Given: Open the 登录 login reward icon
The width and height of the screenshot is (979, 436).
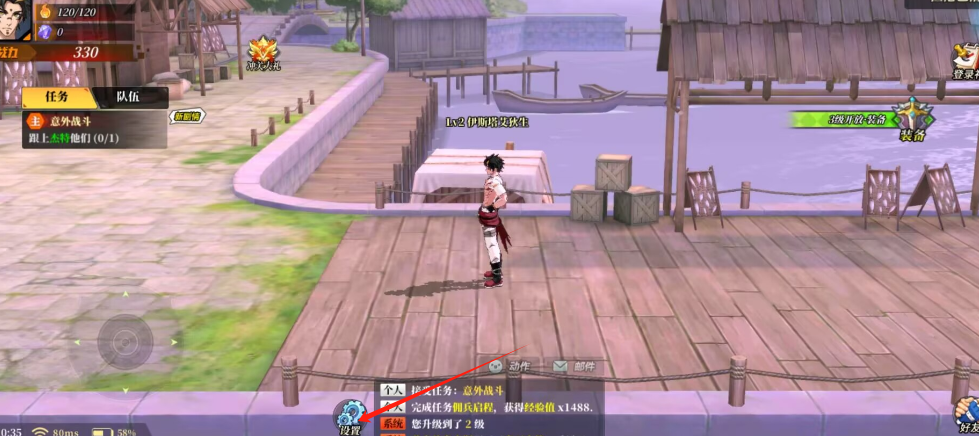Looking at the screenshot, I should [x=965, y=60].
